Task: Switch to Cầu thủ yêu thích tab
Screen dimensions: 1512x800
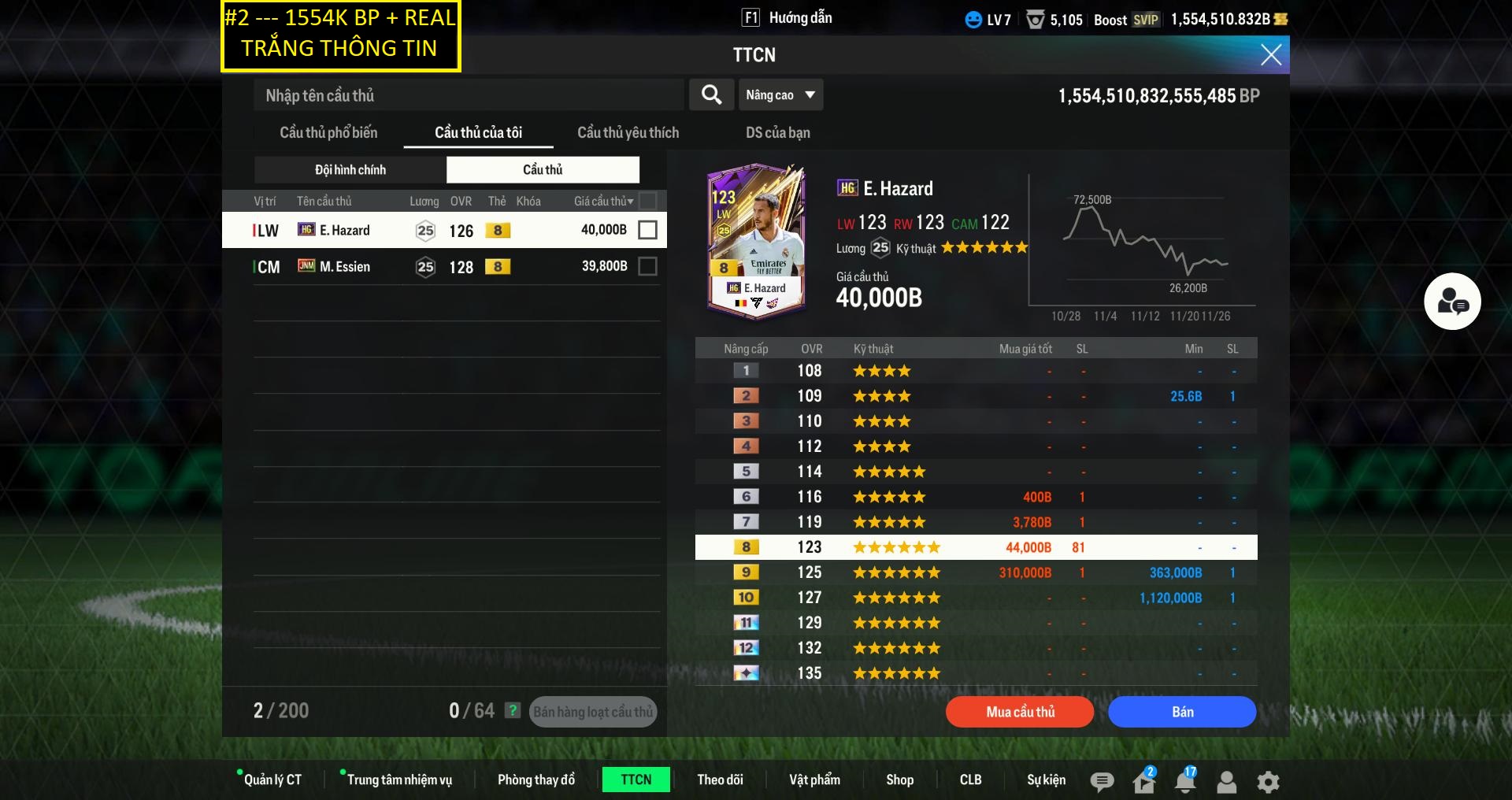Action: tap(628, 132)
